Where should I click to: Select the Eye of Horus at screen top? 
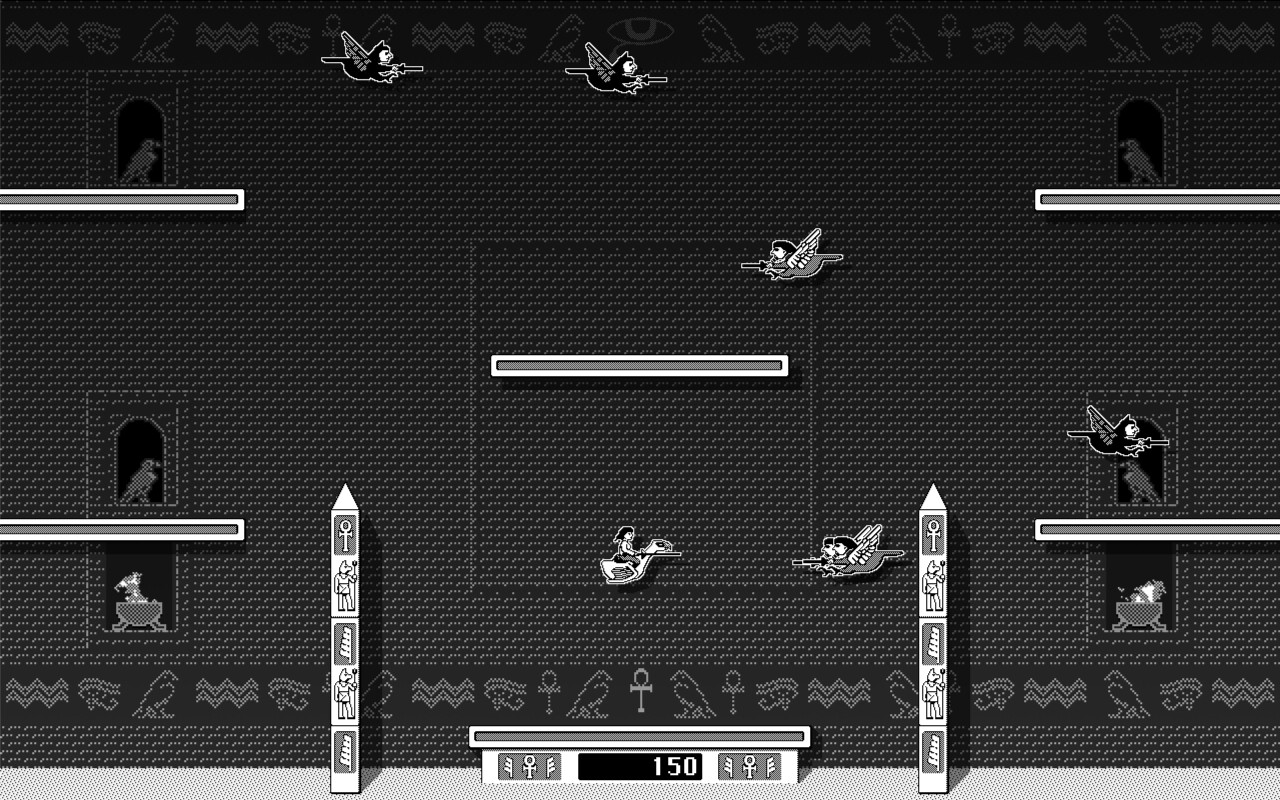coord(640,28)
